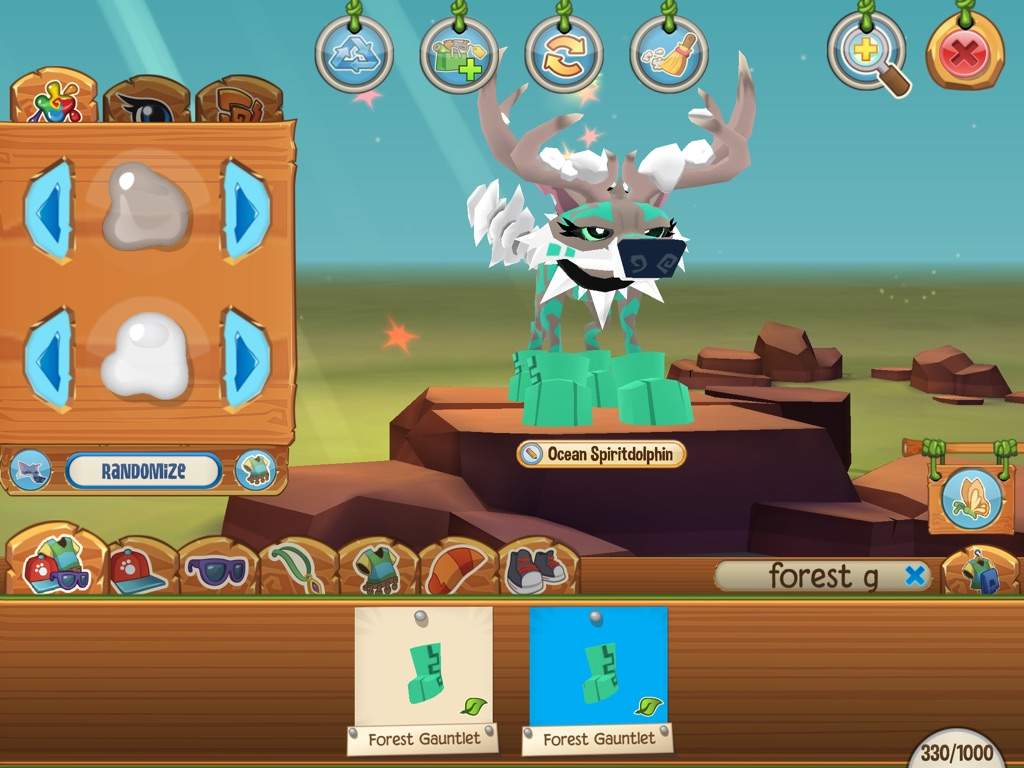Open the sneakers footwear category tab
This screenshot has width=1024, height=768.
(x=537, y=570)
